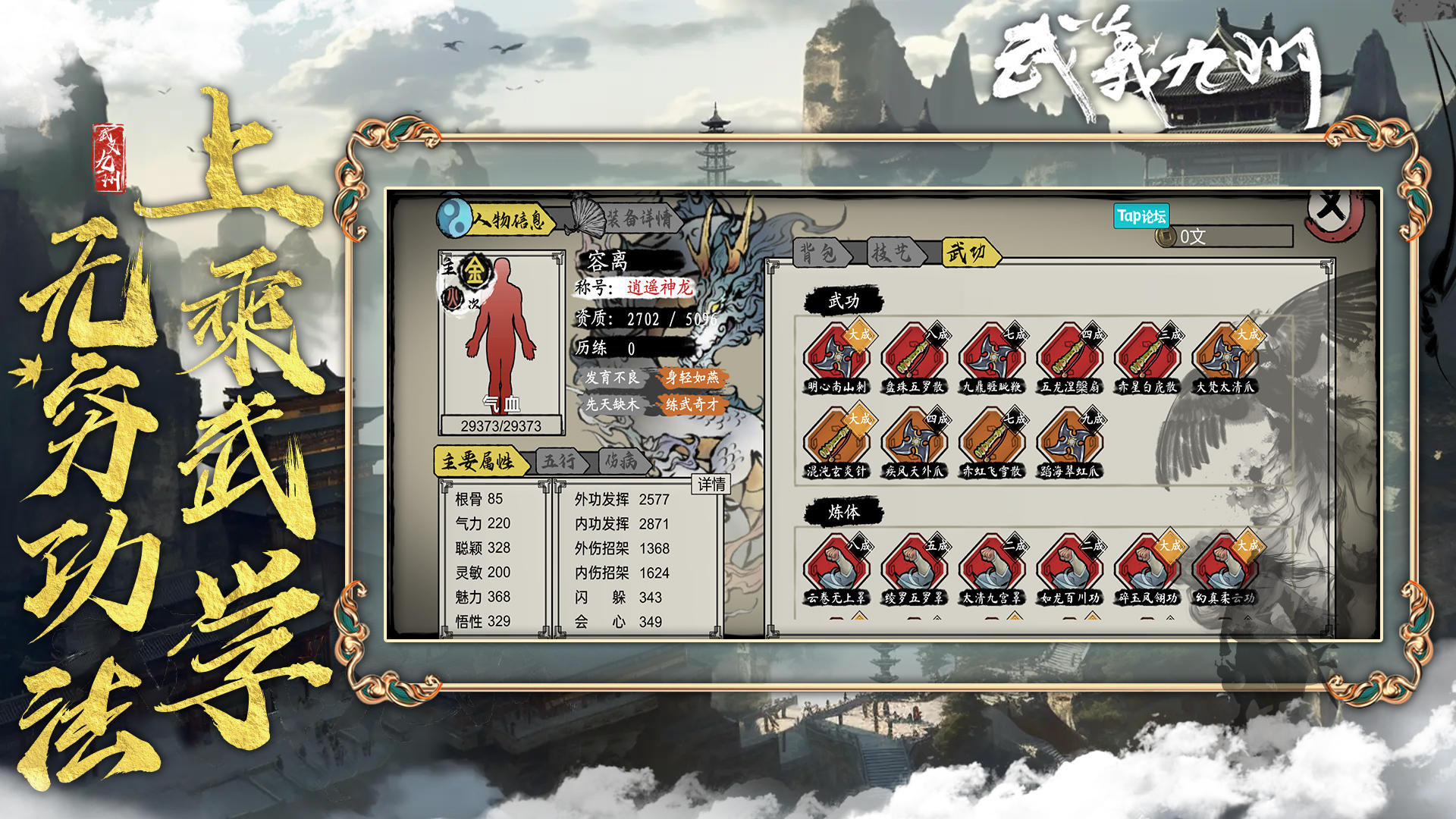Choose the 碎玉凤翎功 body skill

(1147, 568)
